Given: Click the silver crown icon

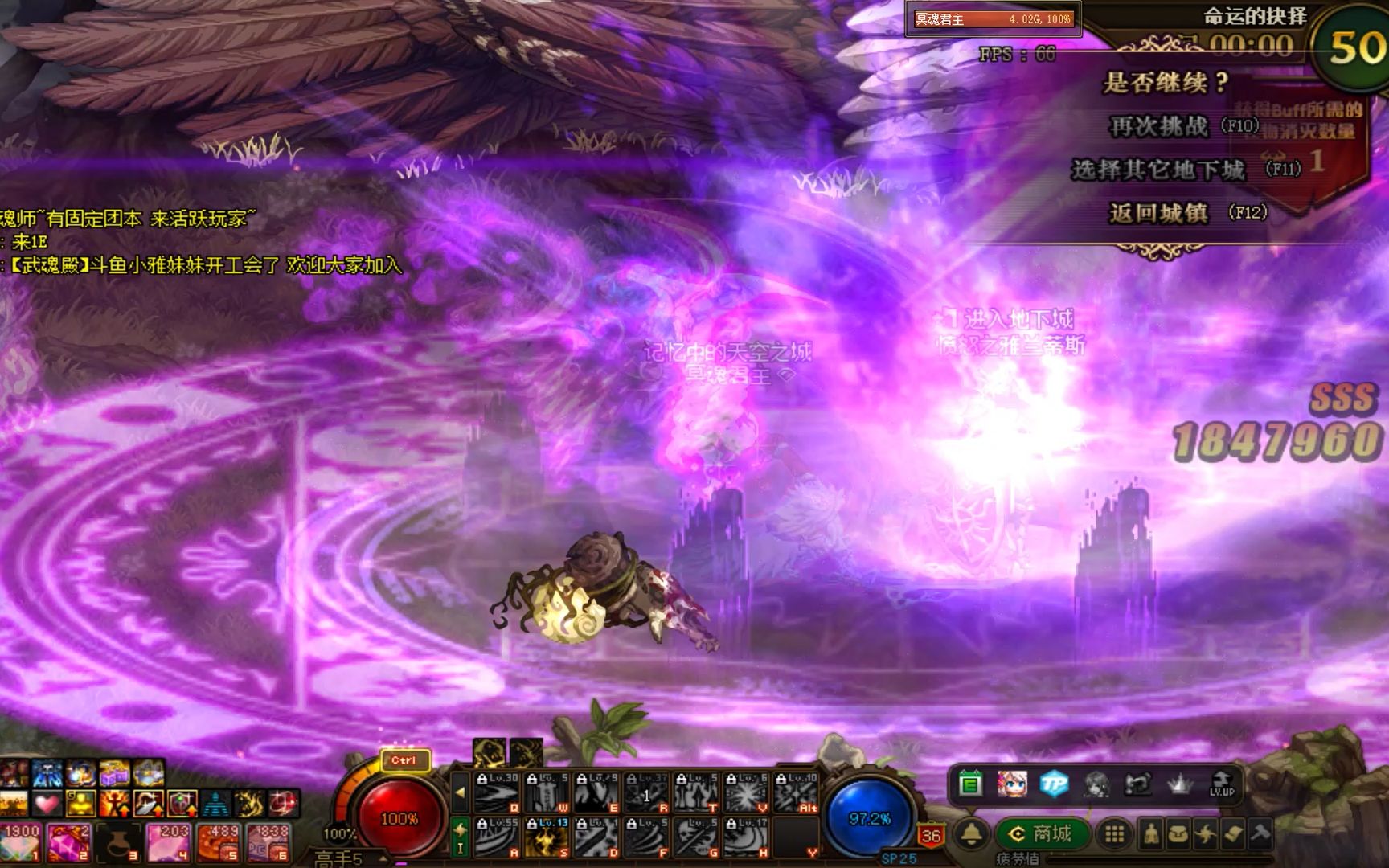Looking at the screenshot, I should pyautogui.click(x=1179, y=784).
